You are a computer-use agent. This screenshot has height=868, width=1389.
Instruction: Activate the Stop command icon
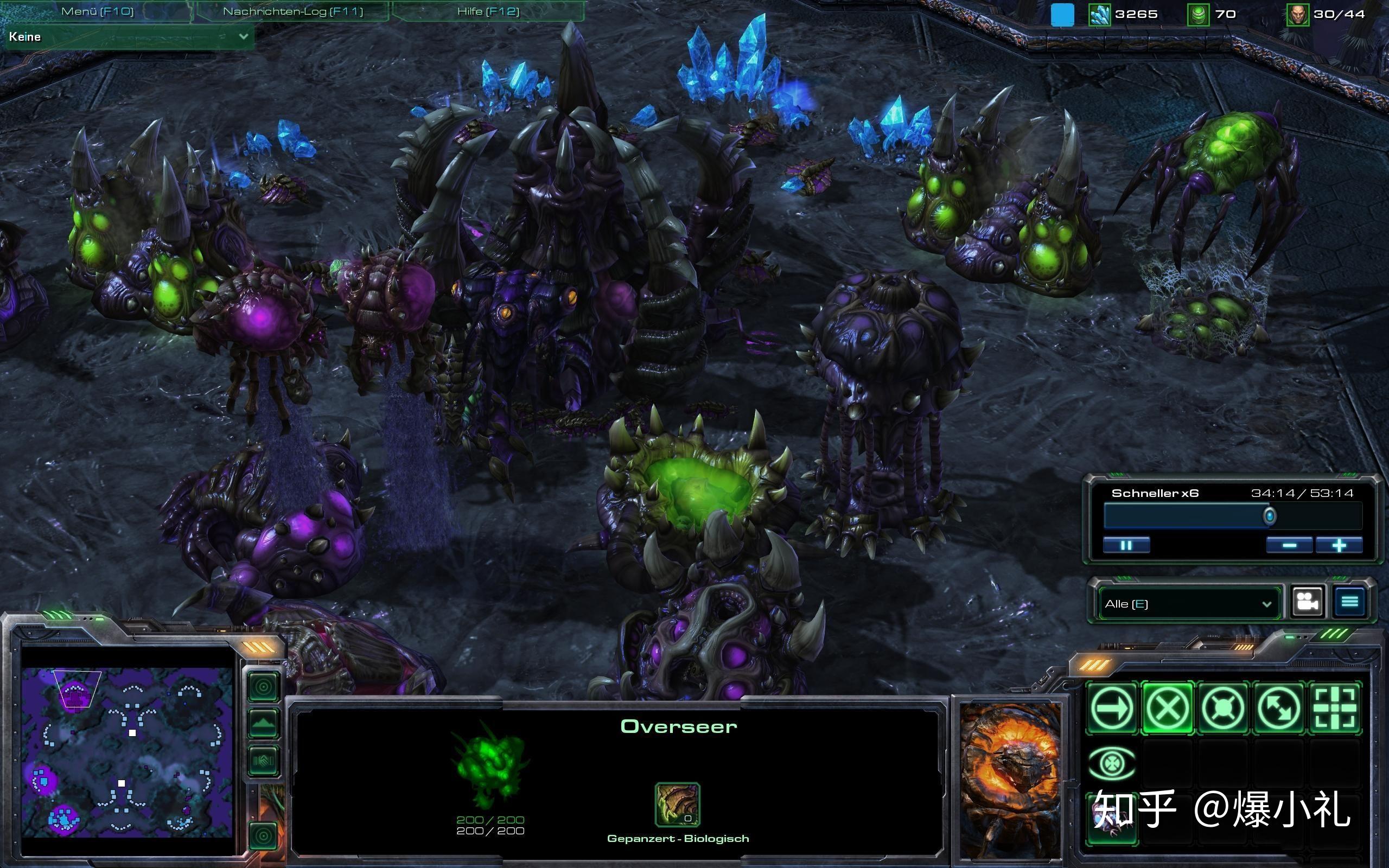click(x=1168, y=708)
